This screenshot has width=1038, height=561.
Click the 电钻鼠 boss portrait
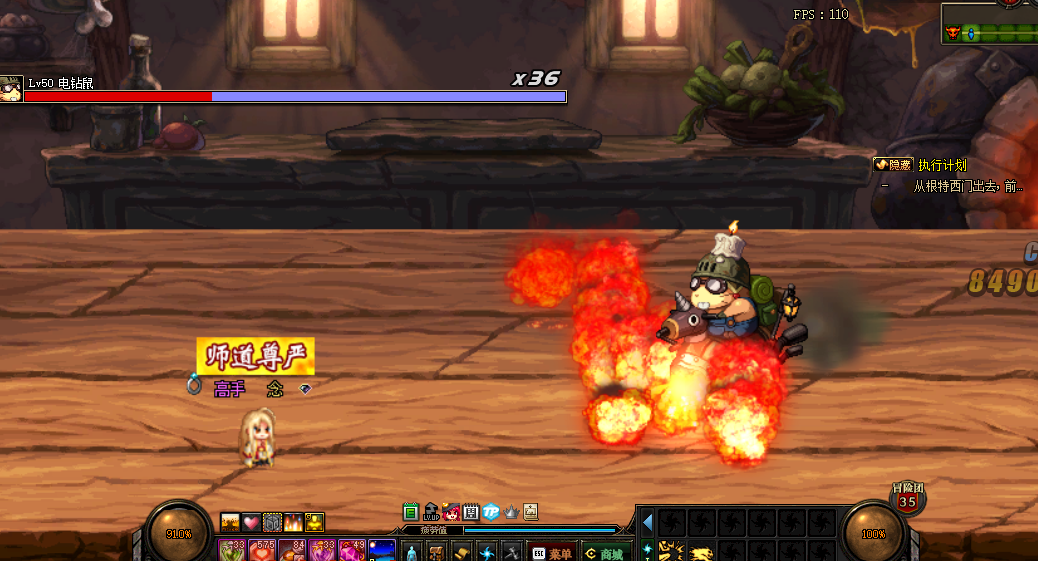coord(11,88)
